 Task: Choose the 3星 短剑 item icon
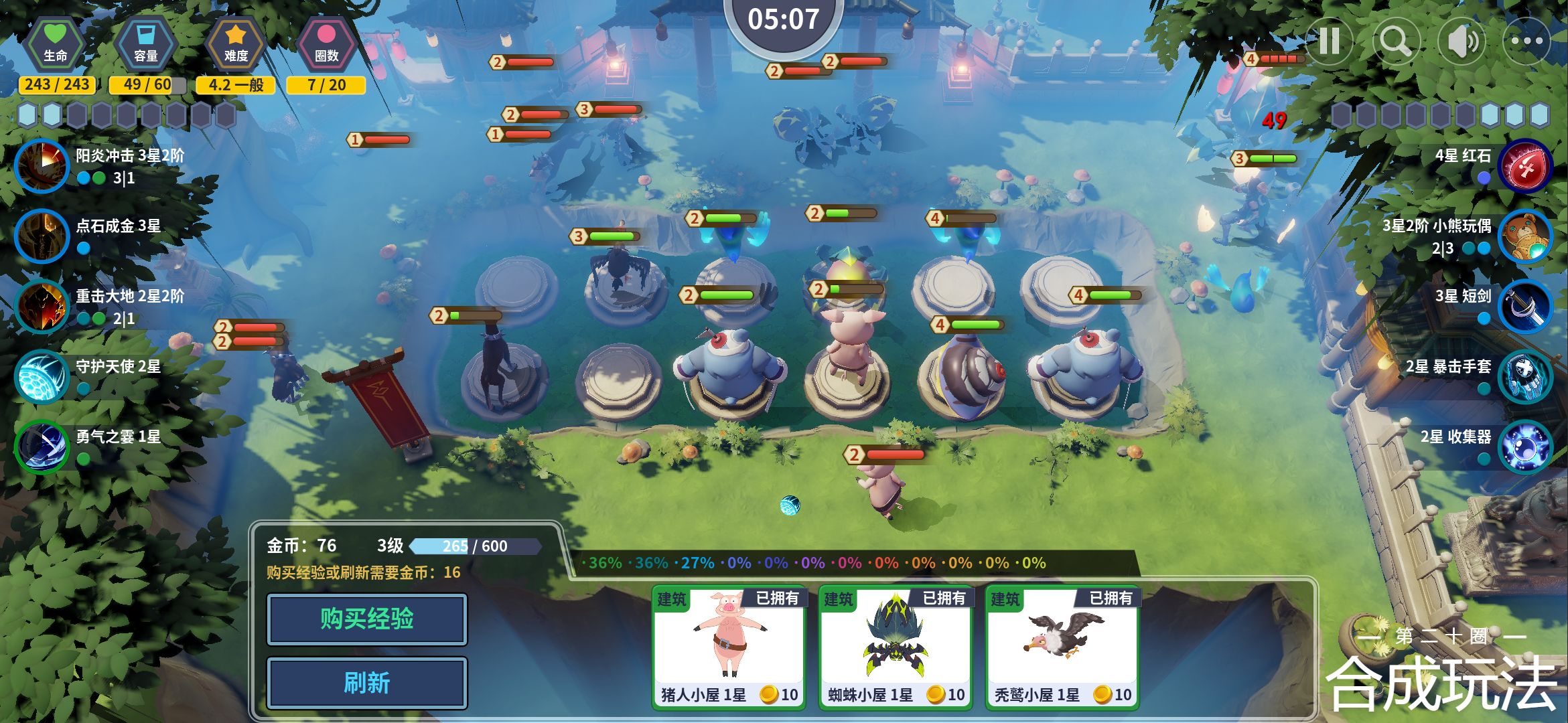[1525, 306]
